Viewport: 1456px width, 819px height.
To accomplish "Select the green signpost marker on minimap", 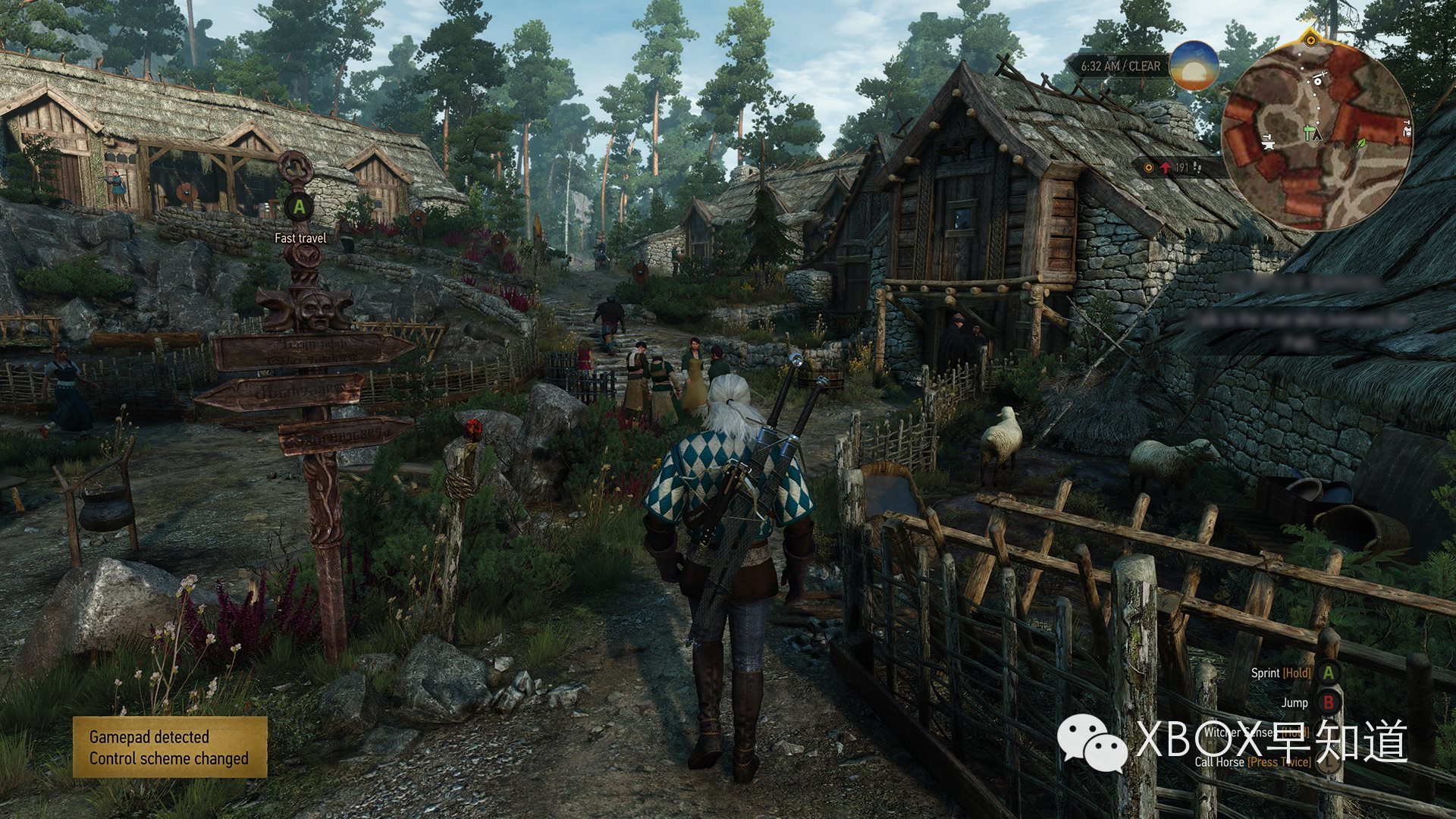I will tap(1307, 134).
